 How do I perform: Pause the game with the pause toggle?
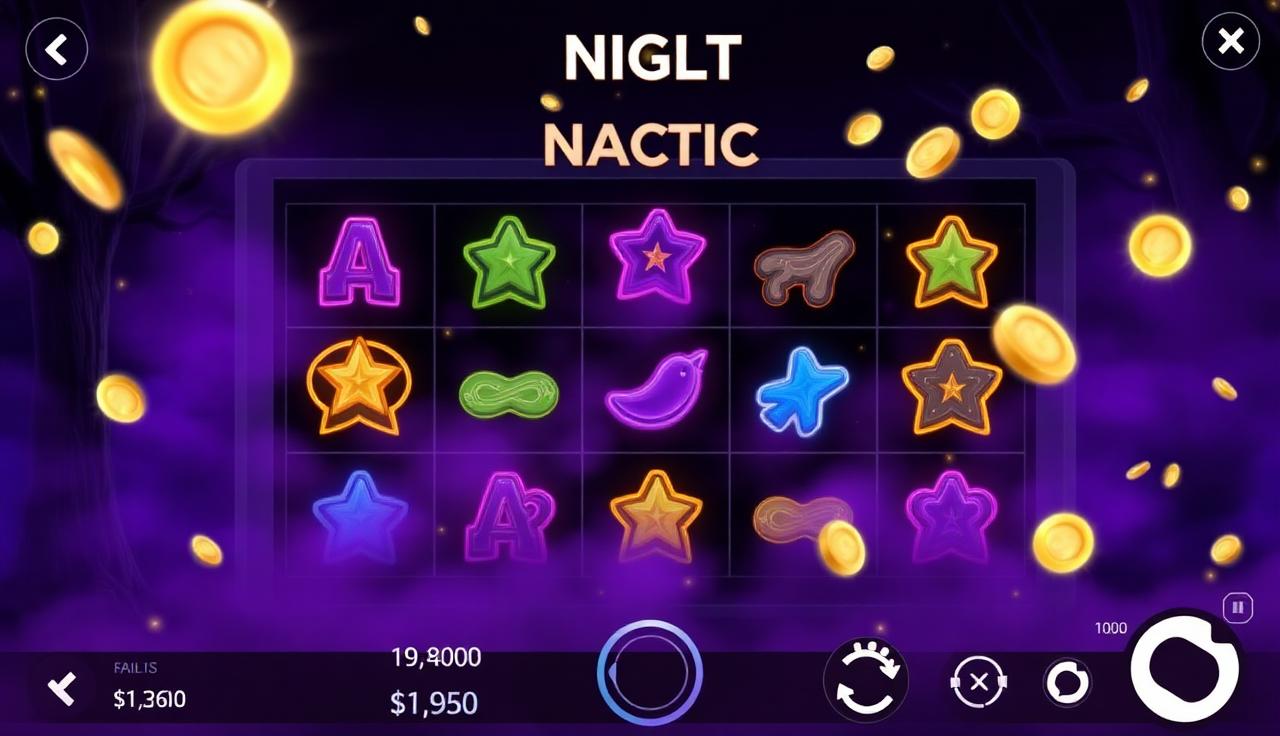click(x=1237, y=606)
